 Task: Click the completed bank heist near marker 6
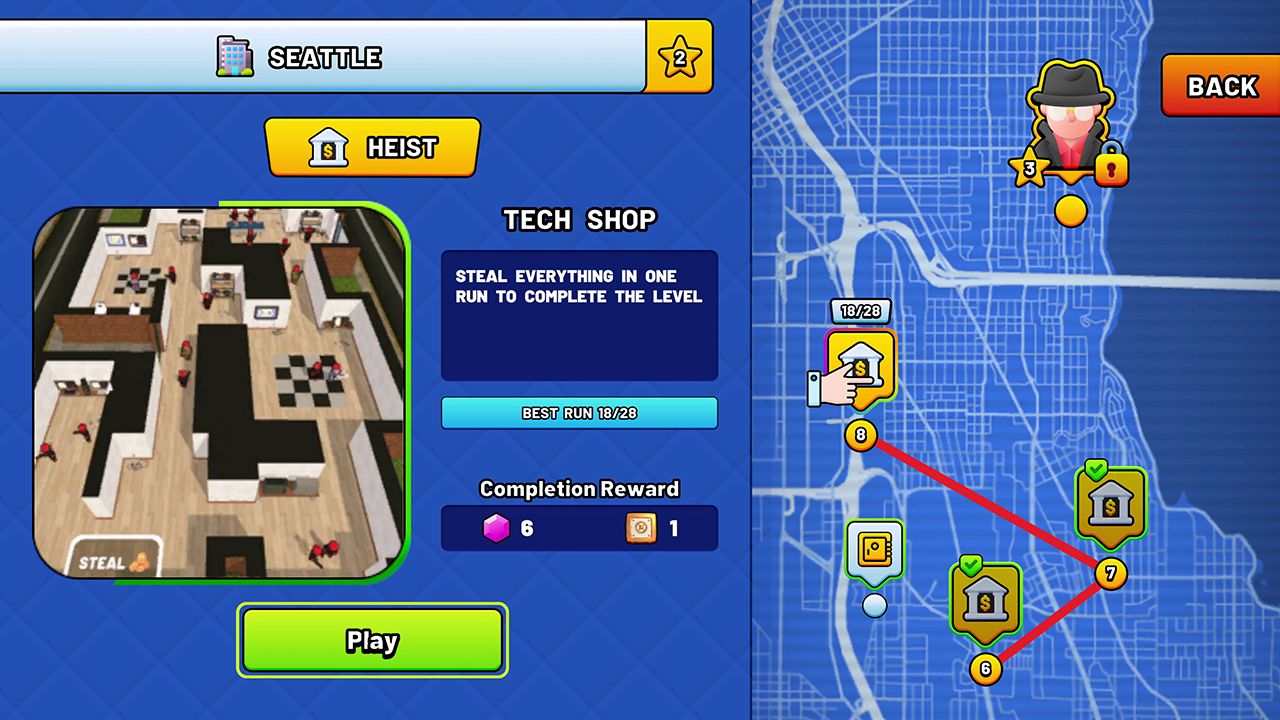click(985, 600)
